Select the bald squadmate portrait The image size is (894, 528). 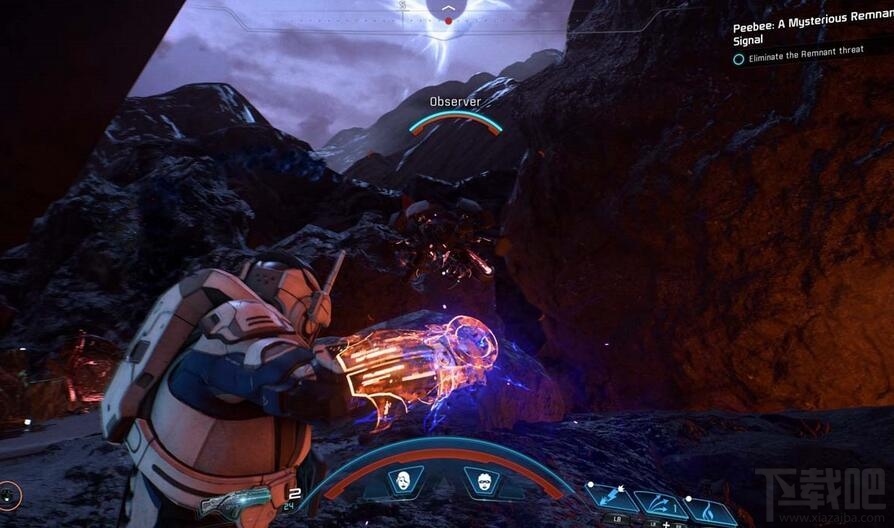click(404, 481)
